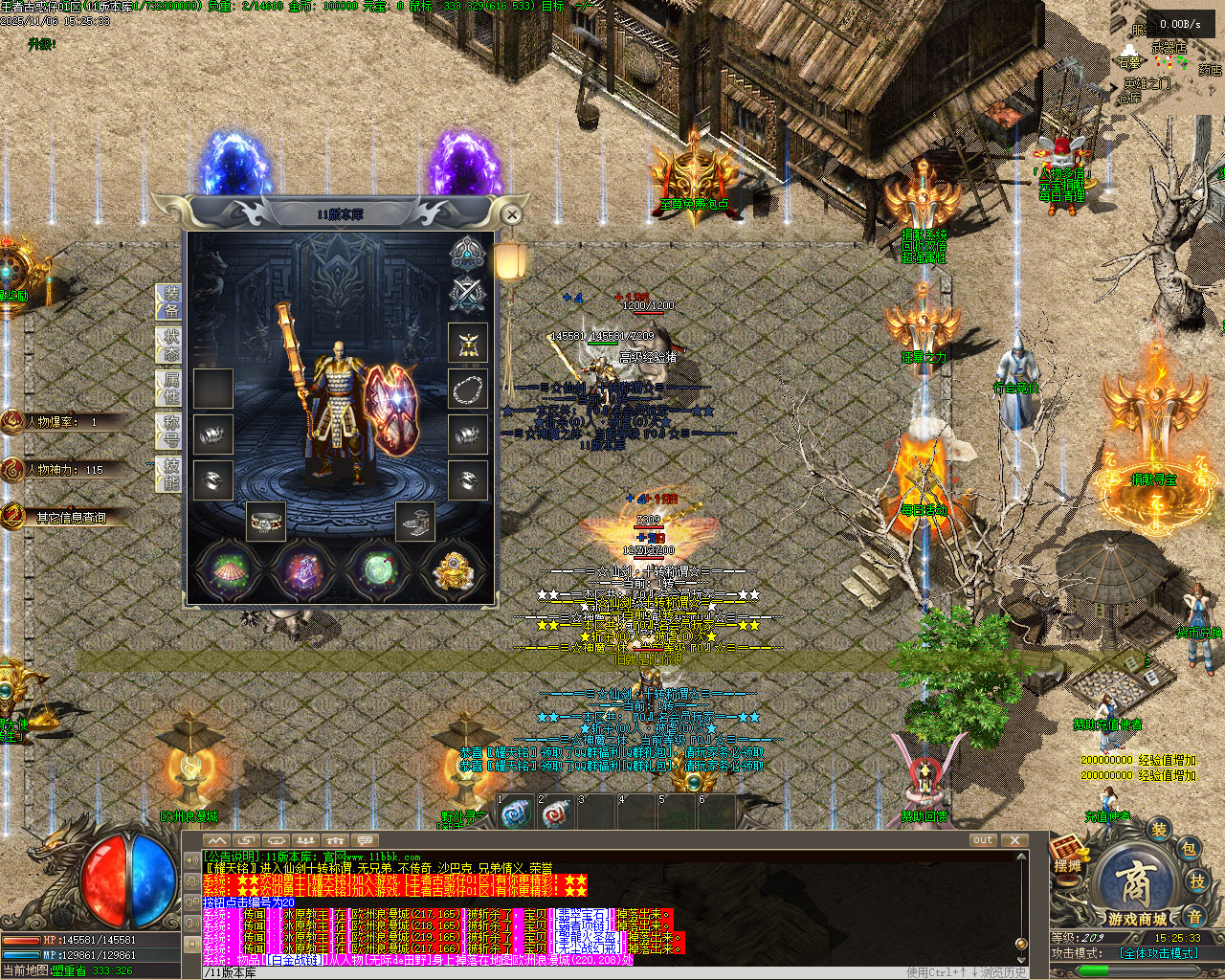Image resolution: width=1225 pixels, height=980 pixels.
Task: Use the blue scroll in hotbar slot 1
Action: [x=517, y=814]
